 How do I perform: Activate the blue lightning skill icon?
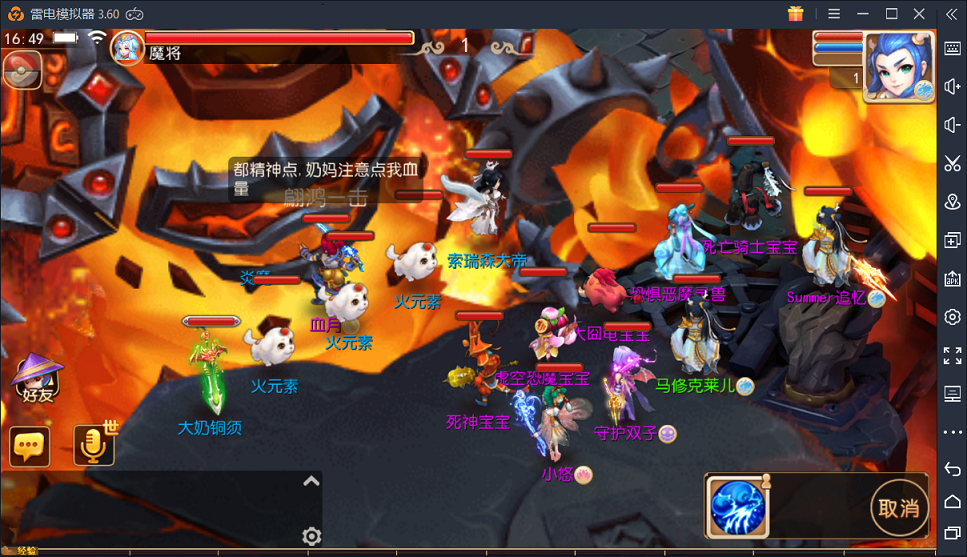coord(738,507)
